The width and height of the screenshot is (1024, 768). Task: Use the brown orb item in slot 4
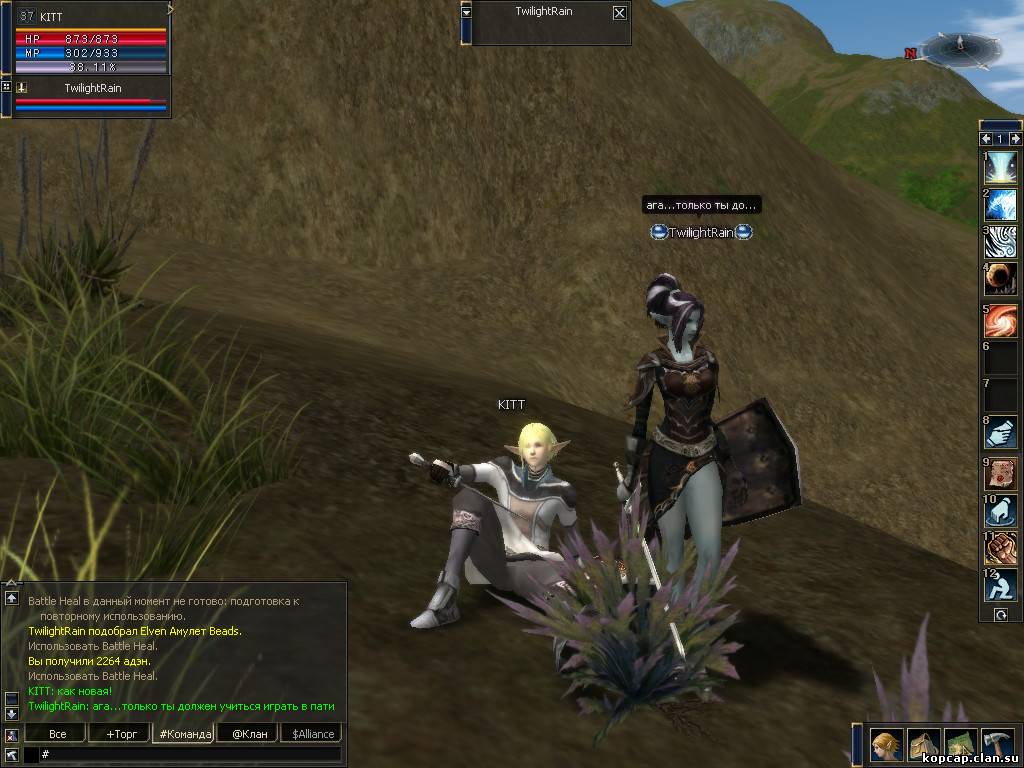1000,279
